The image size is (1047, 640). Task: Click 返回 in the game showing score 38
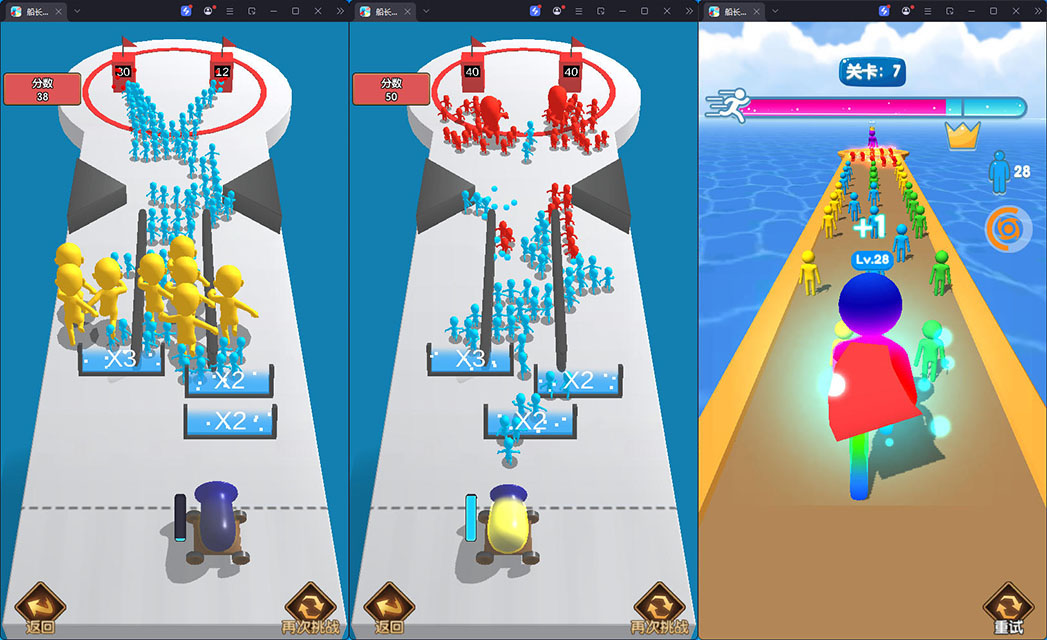click(x=40, y=608)
